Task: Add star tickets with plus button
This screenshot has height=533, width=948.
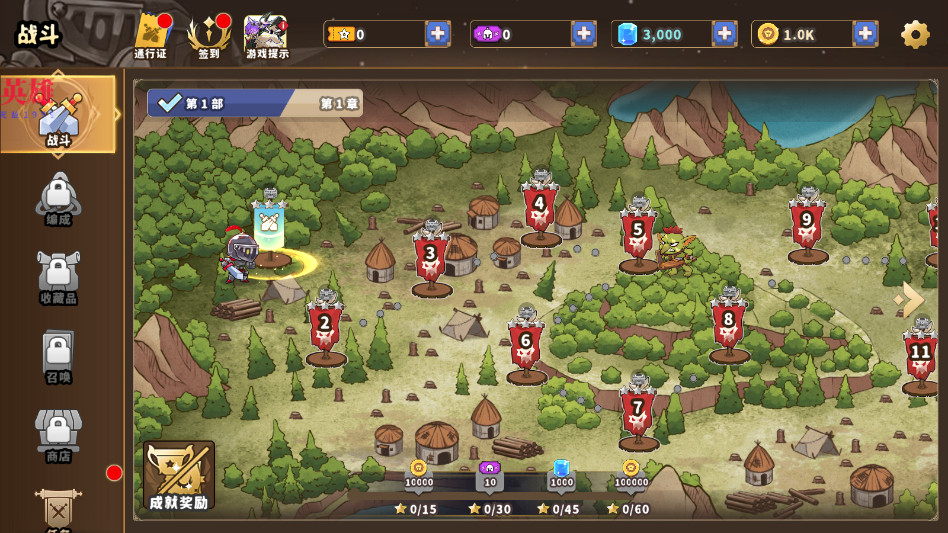Action: coord(438,34)
